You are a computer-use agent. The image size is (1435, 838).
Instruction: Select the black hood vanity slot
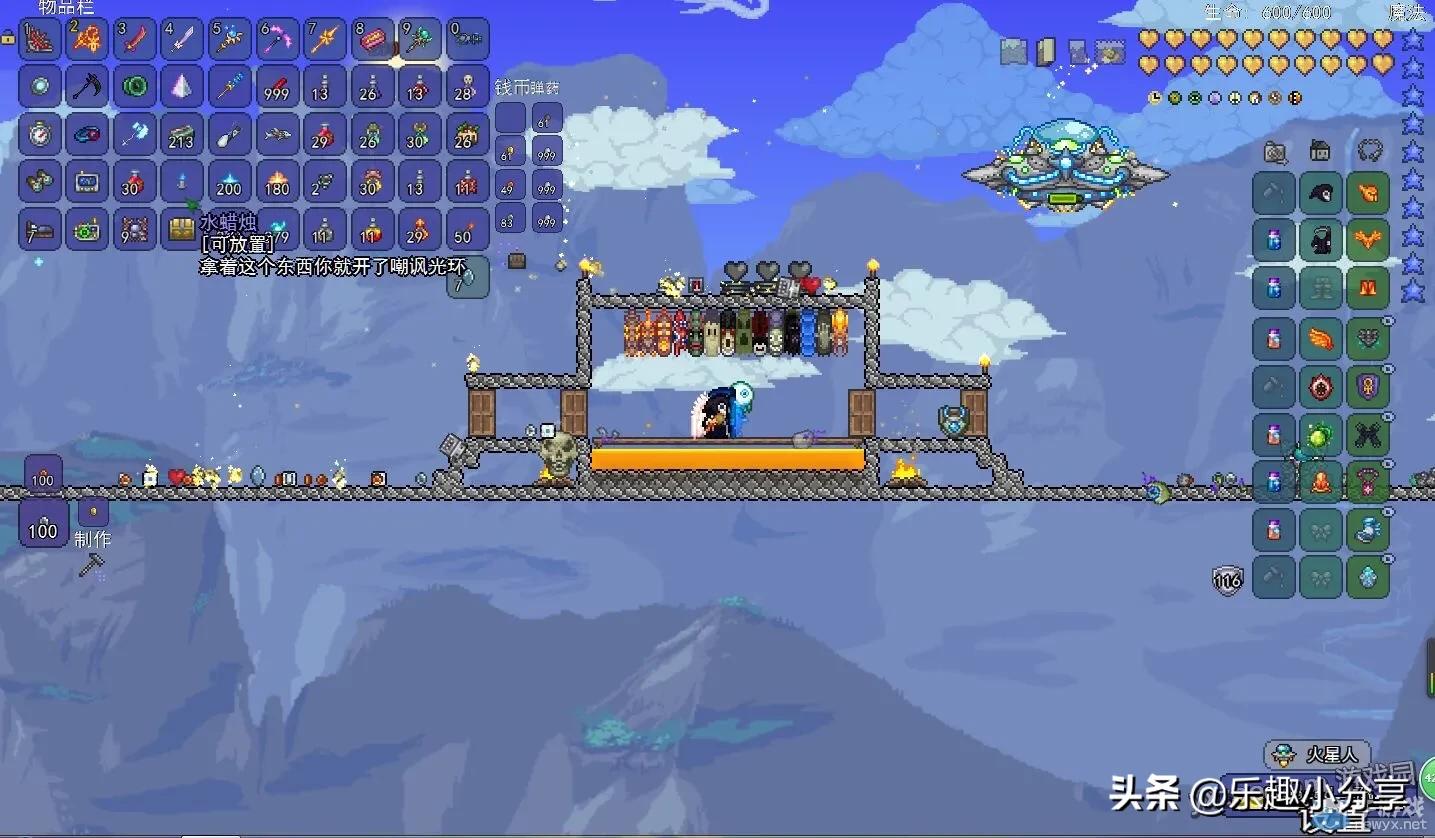1321,193
